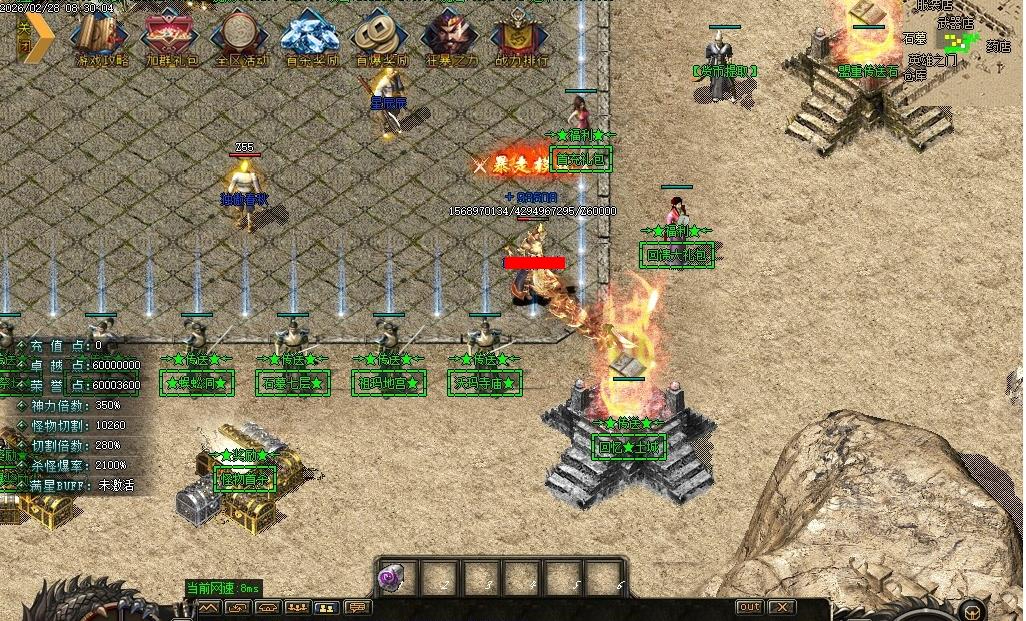Open the chat speech-bubble button

pos(357,607)
